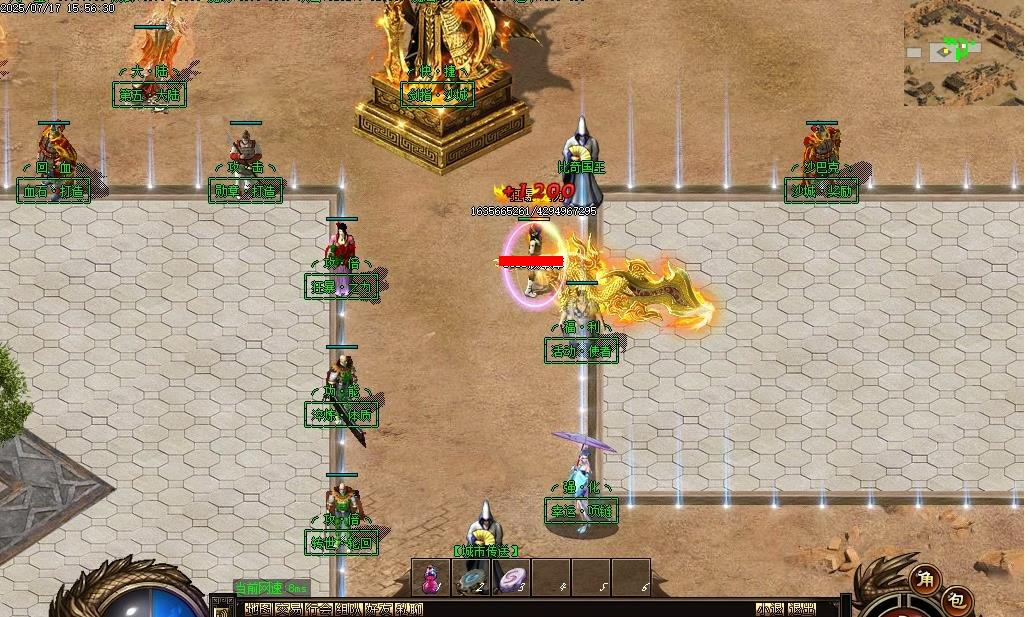Use the blue-grey disc item in slot 2
The height and width of the screenshot is (617, 1028).
(x=471, y=577)
